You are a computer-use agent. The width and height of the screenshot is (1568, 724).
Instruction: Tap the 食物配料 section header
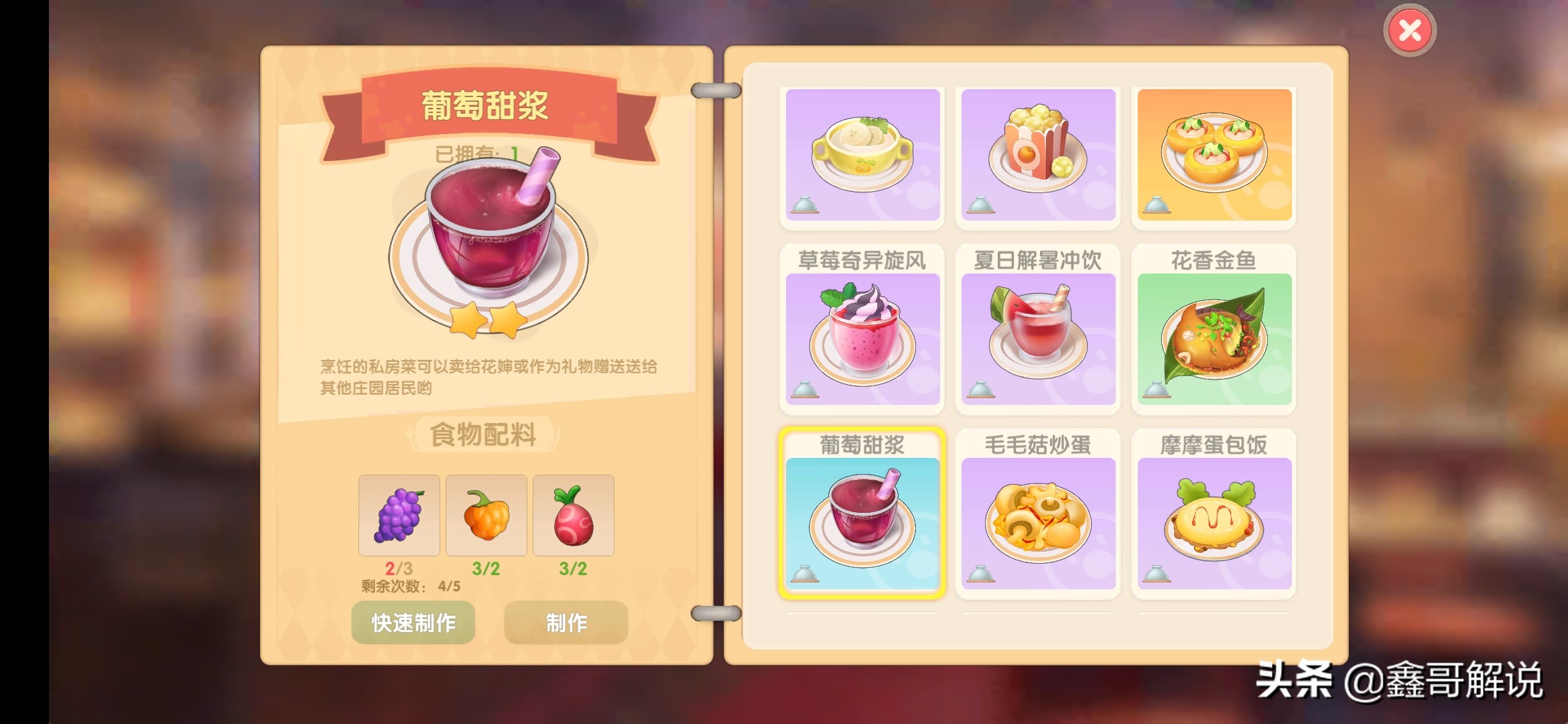click(484, 432)
